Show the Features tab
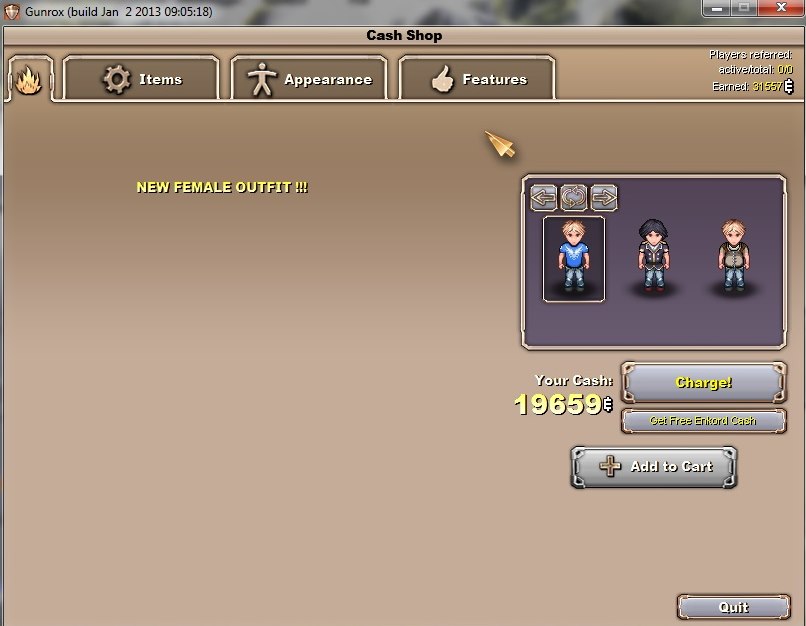Viewport: 806px width, 626px height. [x=477, y=79]
